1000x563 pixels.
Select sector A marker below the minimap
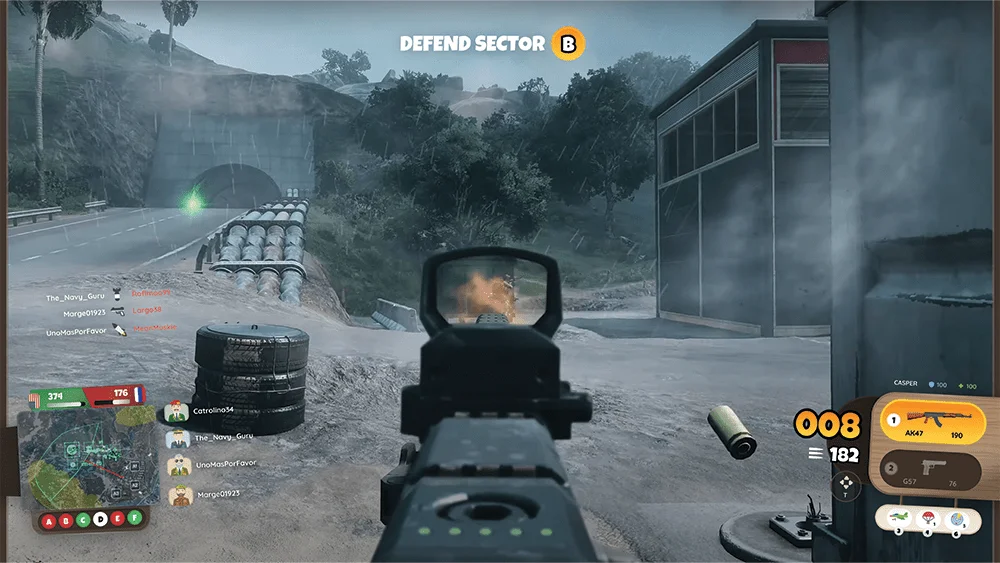tap(49, 519)
